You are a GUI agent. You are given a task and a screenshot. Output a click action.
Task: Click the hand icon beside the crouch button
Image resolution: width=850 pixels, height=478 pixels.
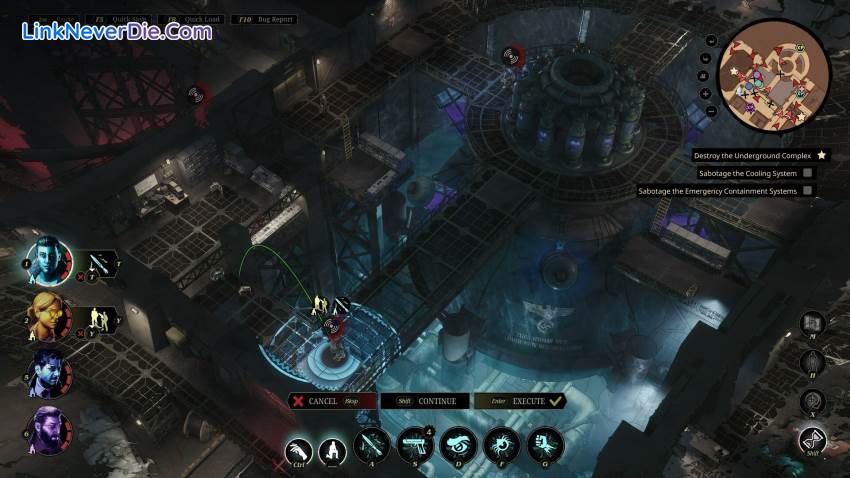point(299,453)
